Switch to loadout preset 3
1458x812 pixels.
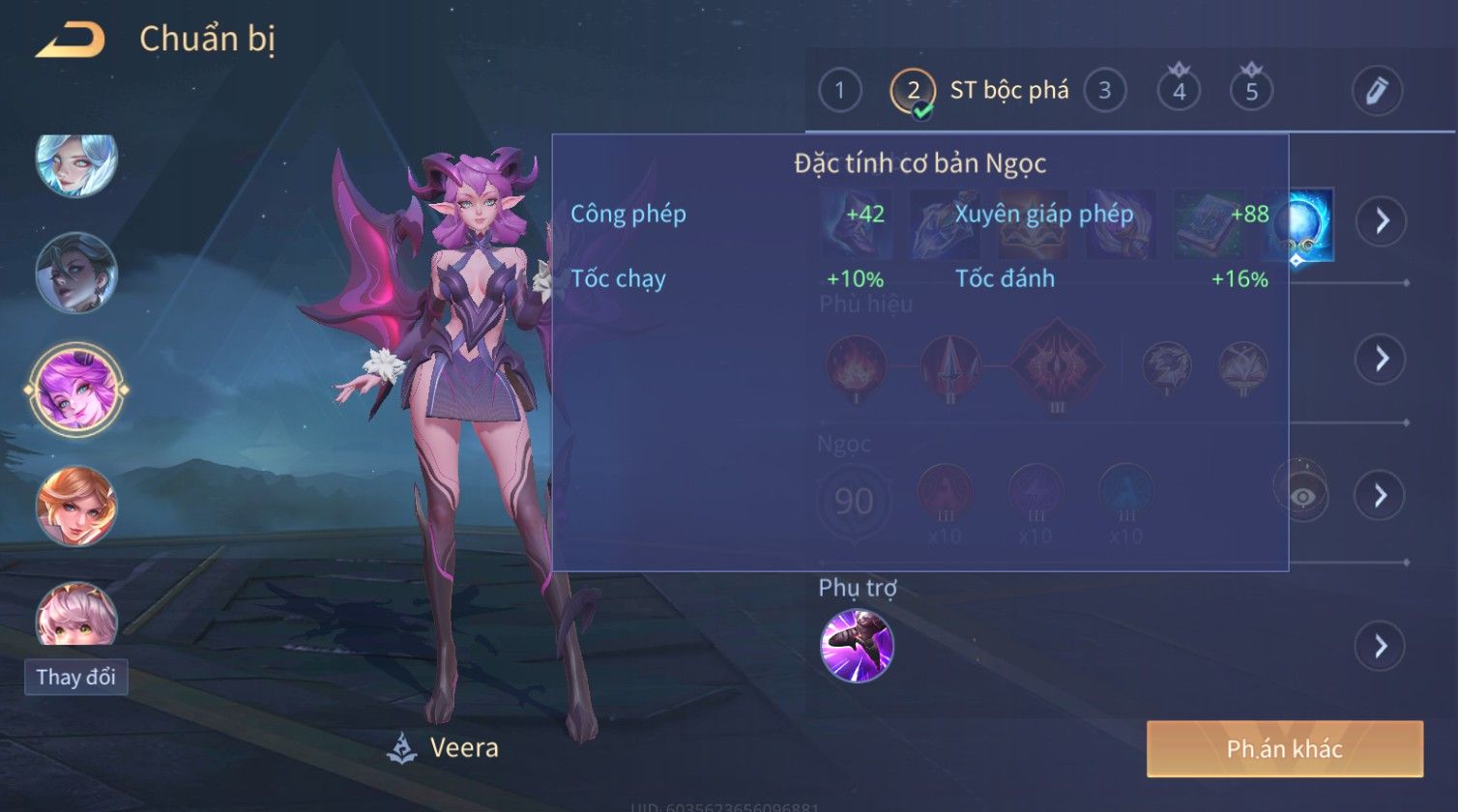(1104, 91)
